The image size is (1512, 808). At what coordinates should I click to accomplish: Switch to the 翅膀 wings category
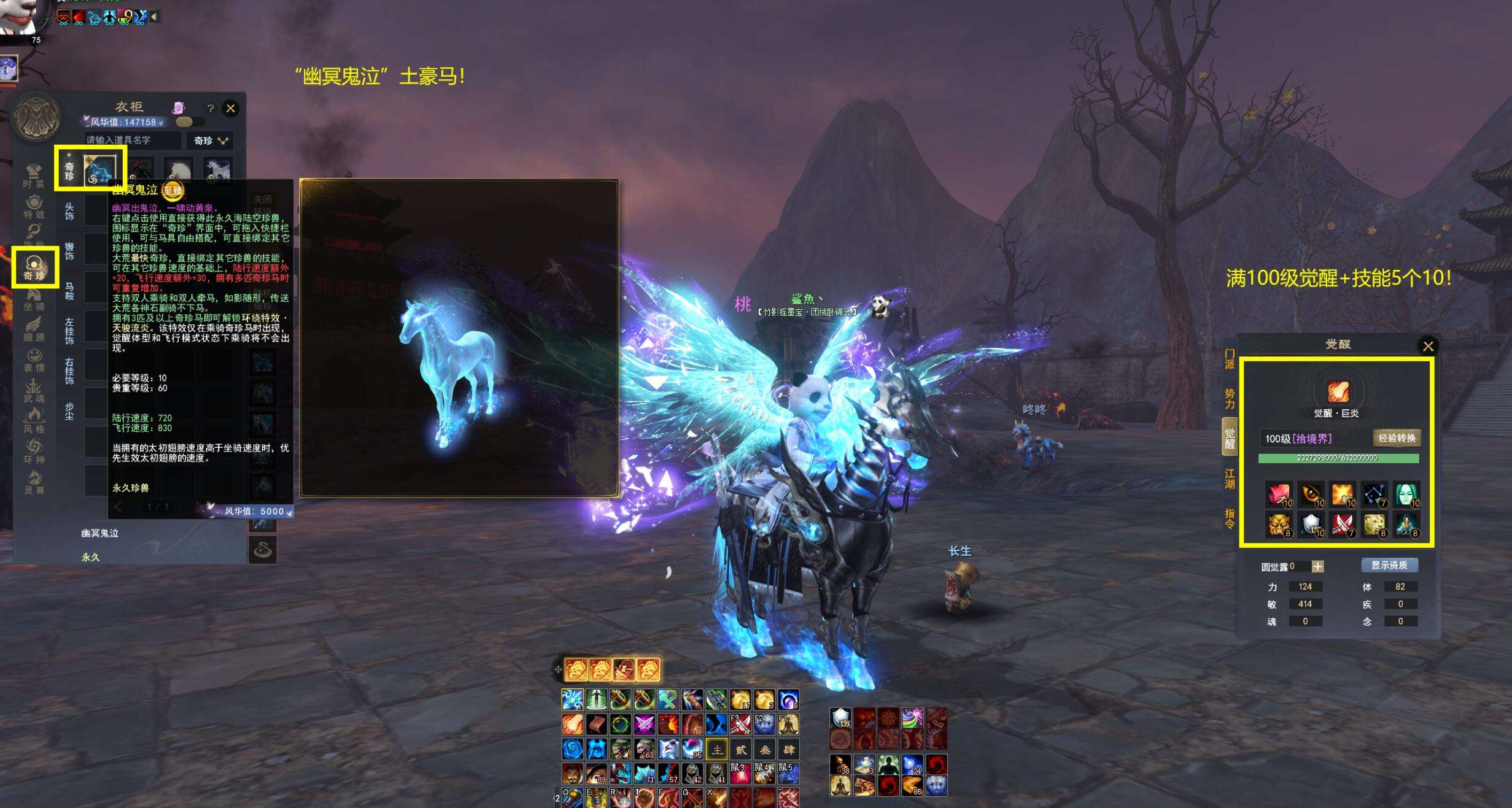34,329
